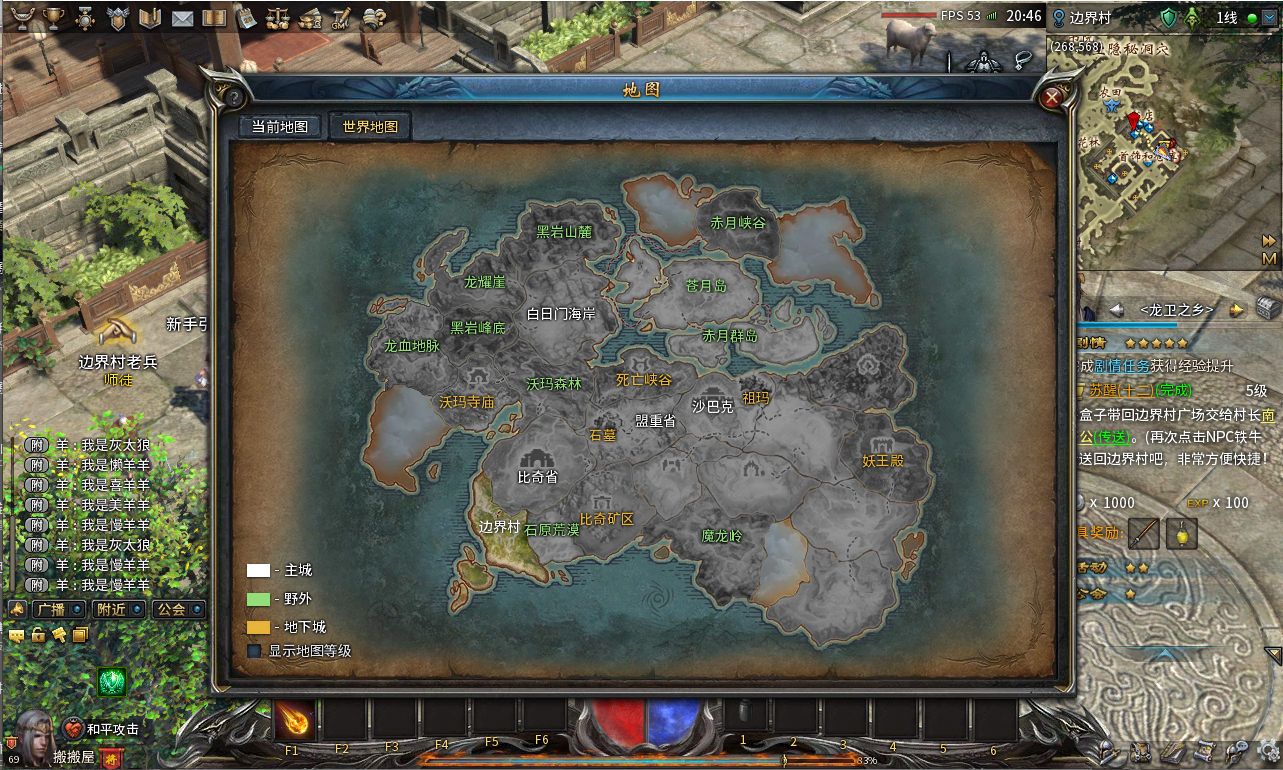Switch to the 当前地图 tab

(x=280, y=127)
